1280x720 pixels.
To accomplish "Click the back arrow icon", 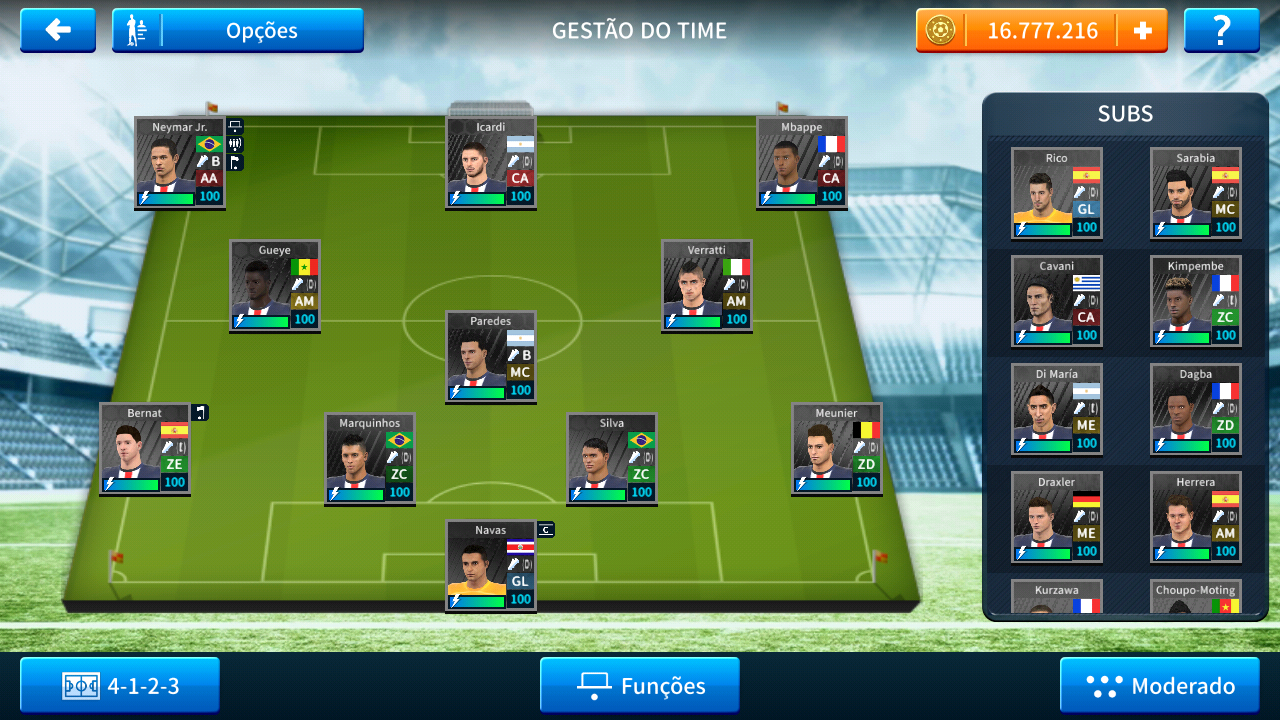I will (57, 29).
